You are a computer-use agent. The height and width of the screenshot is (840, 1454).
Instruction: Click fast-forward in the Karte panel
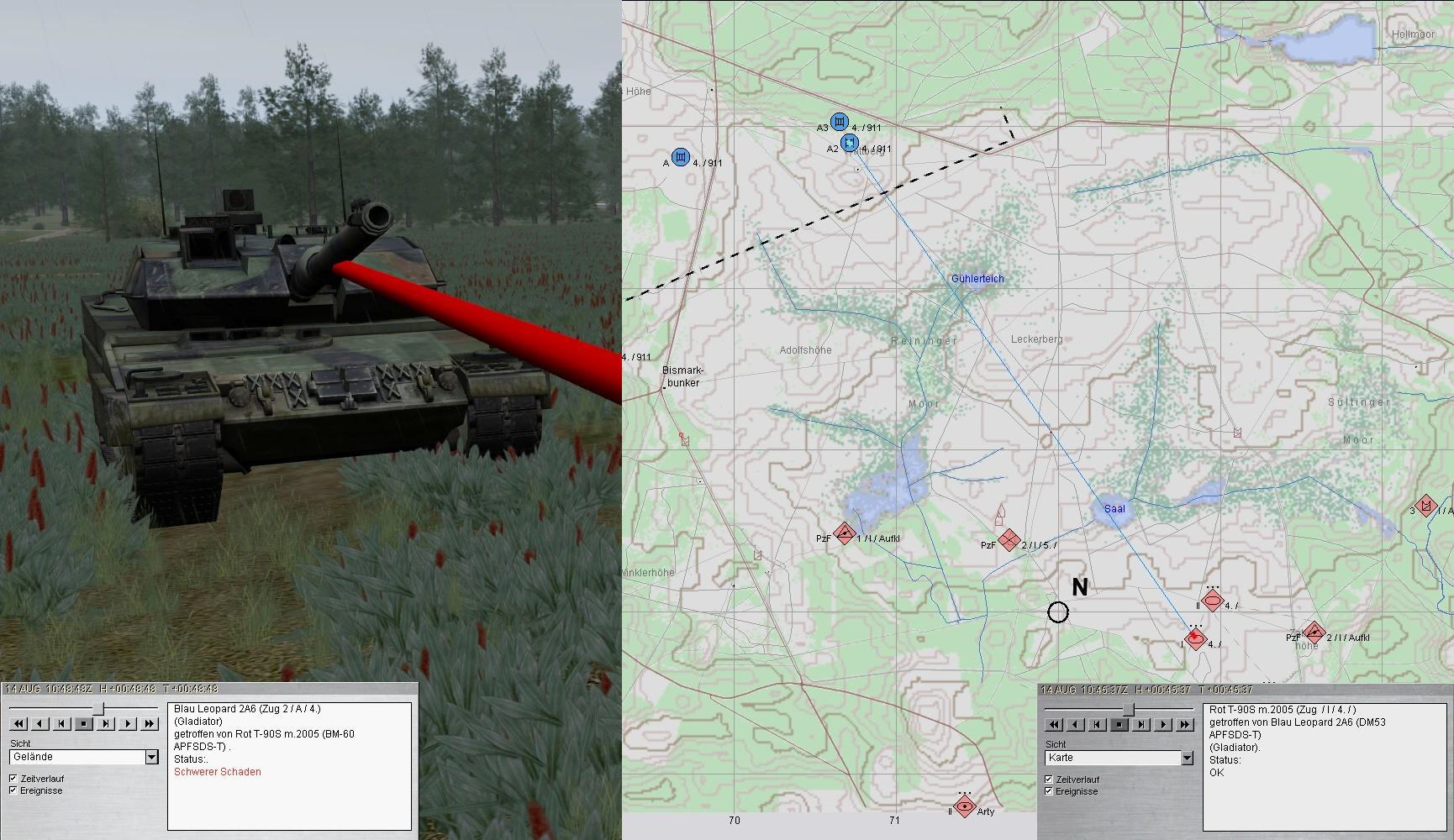pos(1185,724)
